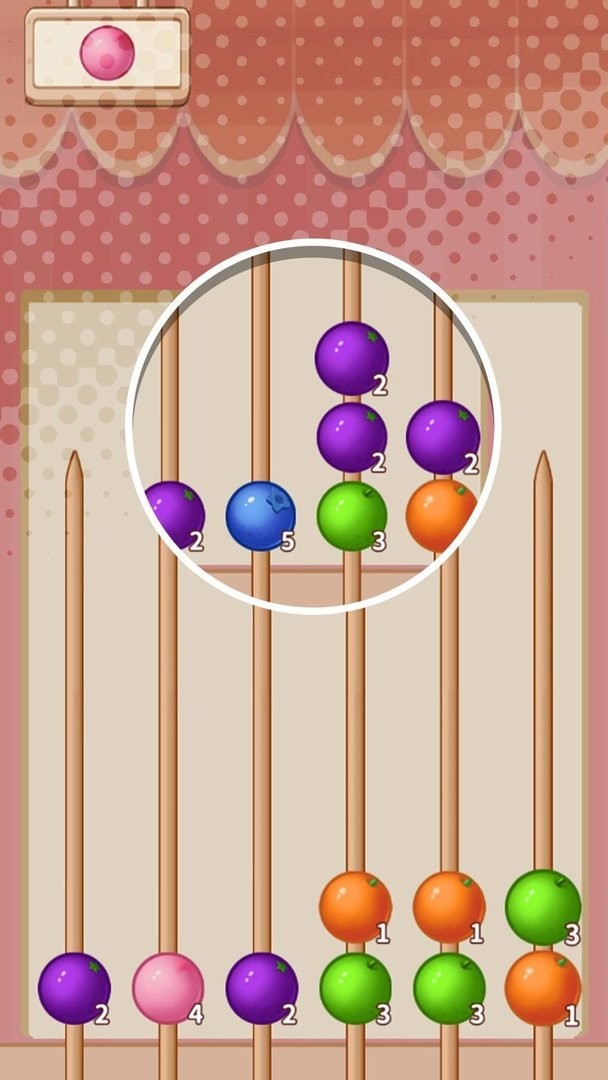Select the pink peach numbered 4
Viewport: 608px width, 1080px height.
[168, 988]
